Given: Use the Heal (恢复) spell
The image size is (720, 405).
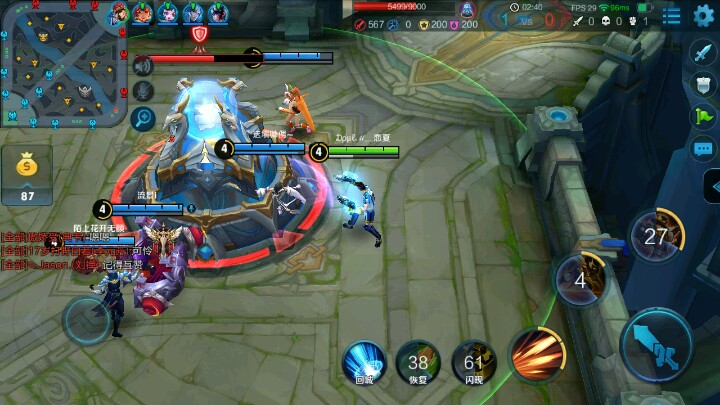Looking at the screenshot, I should (418, 360).
